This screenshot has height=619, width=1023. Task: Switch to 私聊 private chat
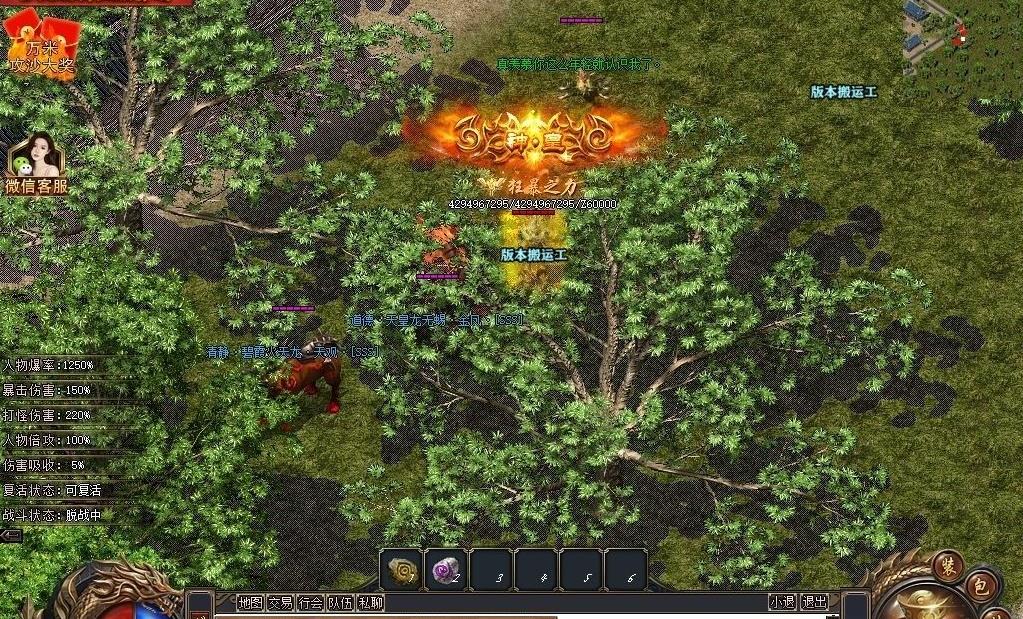click(x=371, y=602)
